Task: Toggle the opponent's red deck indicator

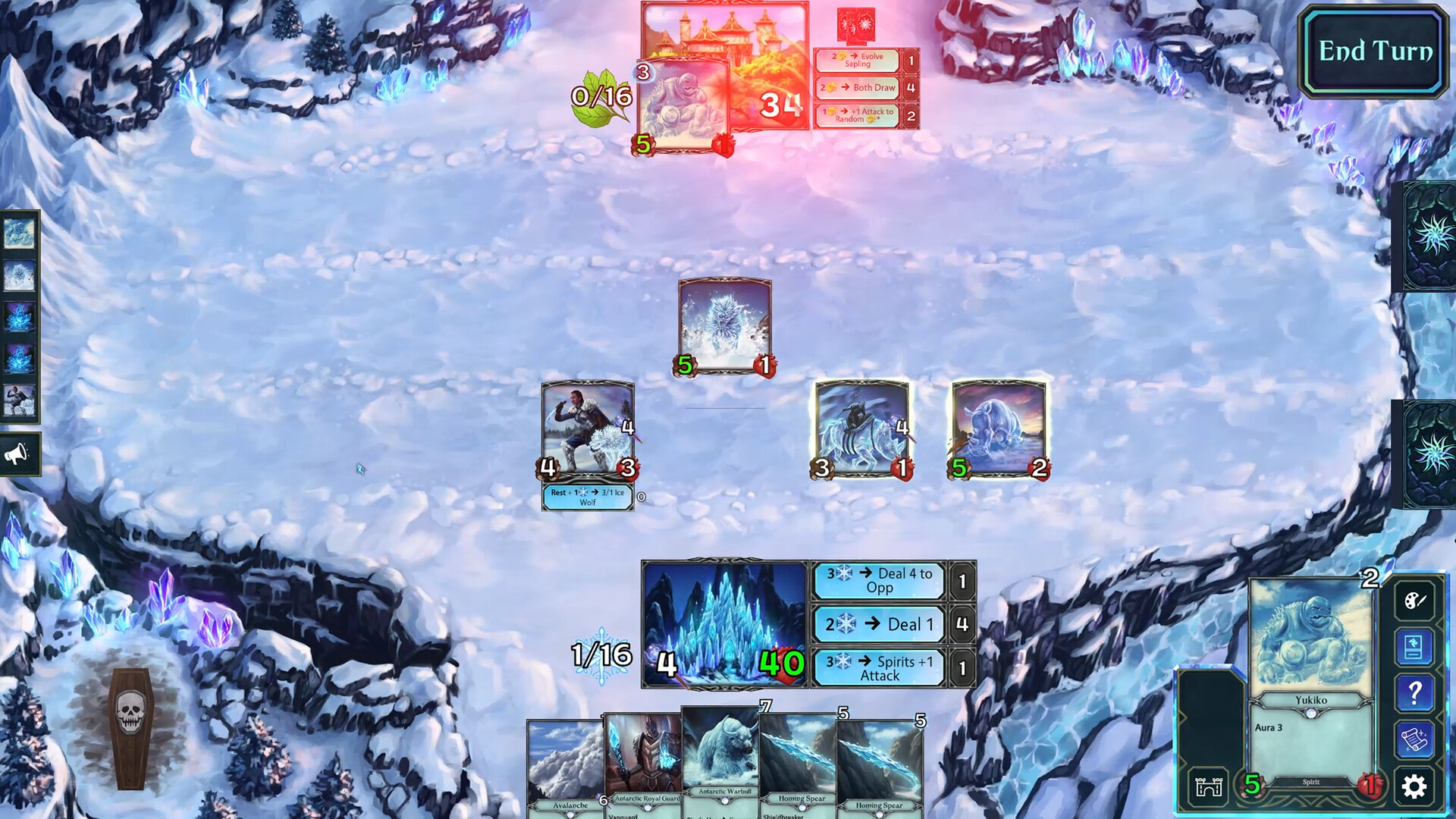Action: pyautogui.click(x=855, y=23)
